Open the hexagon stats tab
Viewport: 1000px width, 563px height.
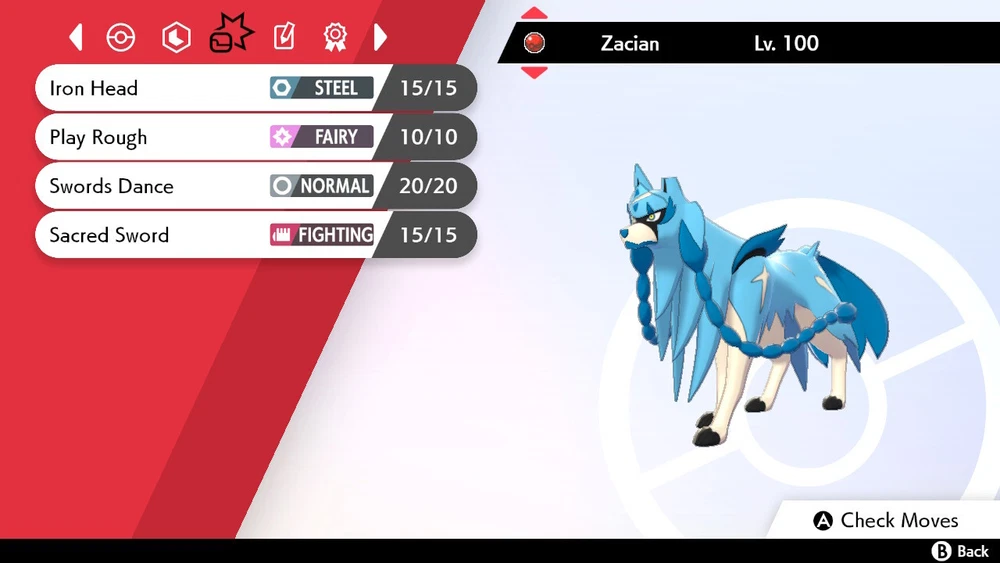(176, 38)
